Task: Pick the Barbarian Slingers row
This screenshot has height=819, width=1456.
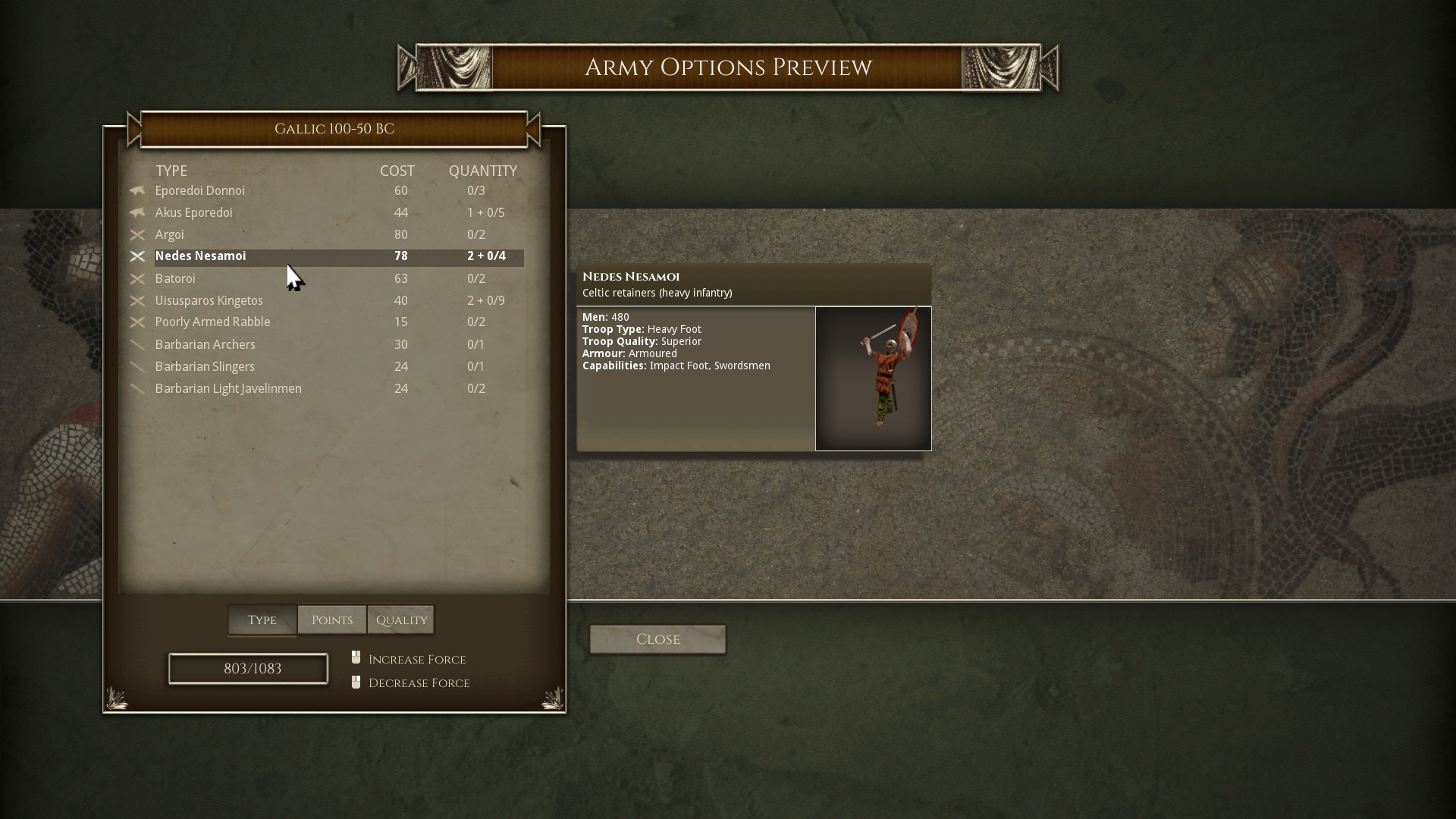Action: 205,367
